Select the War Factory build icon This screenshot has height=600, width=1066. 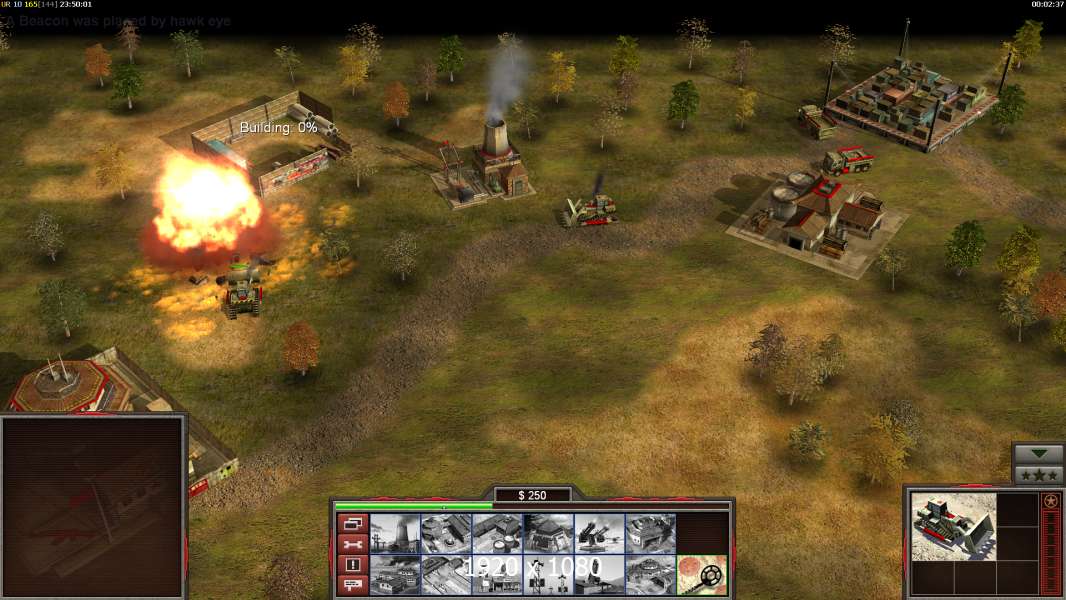[x=650, y=533]
